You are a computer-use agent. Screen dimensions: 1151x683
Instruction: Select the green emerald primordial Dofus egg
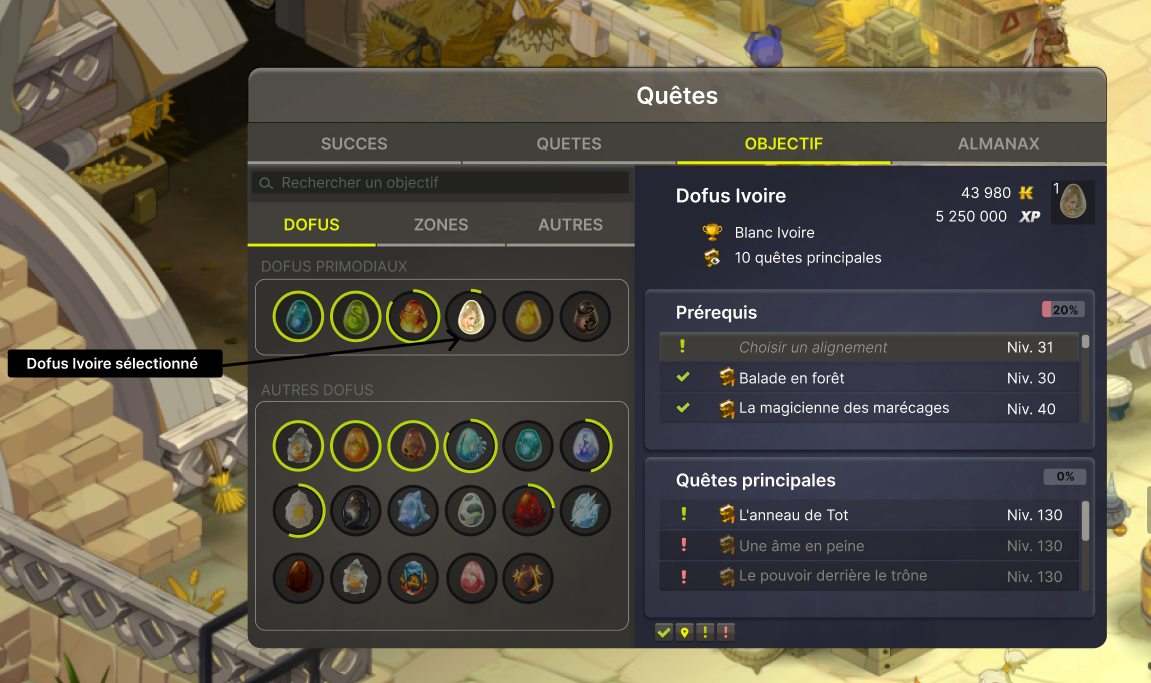pyautogui.click(x=355, y=316)
